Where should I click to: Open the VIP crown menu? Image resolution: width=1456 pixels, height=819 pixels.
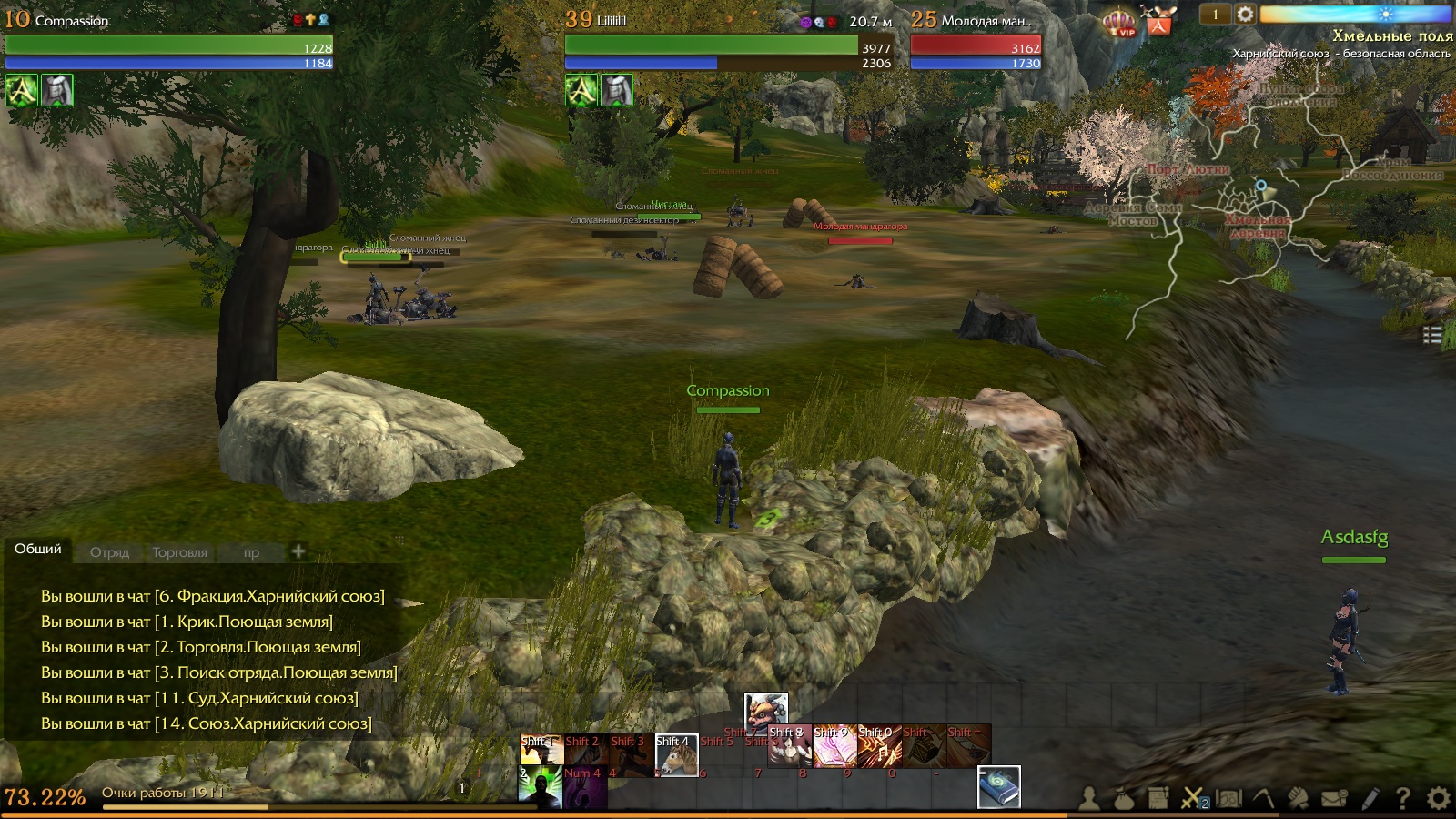1119,22
